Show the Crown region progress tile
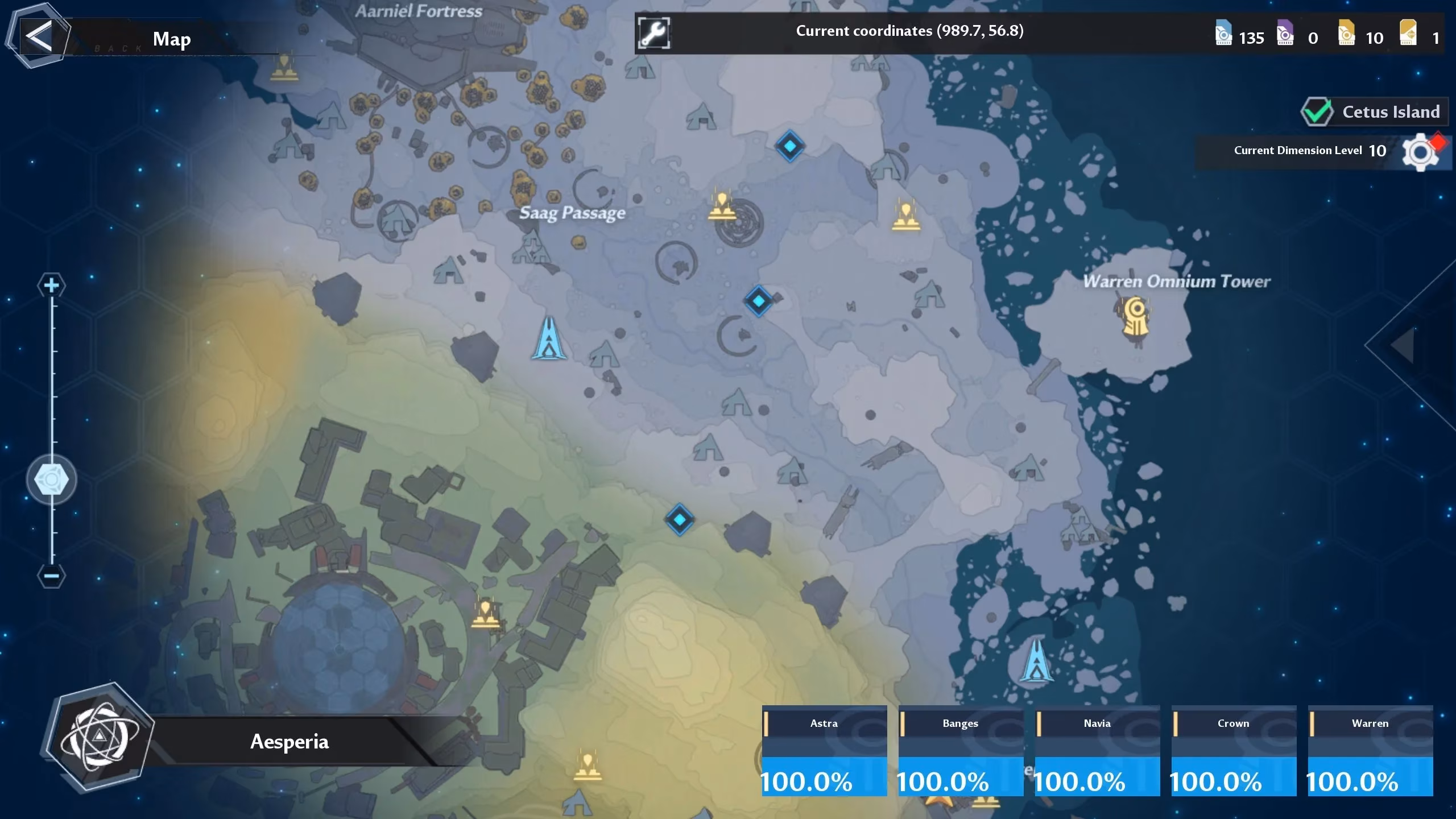This screenshot has width=1456, height=819. click(x=1234, y=751)
